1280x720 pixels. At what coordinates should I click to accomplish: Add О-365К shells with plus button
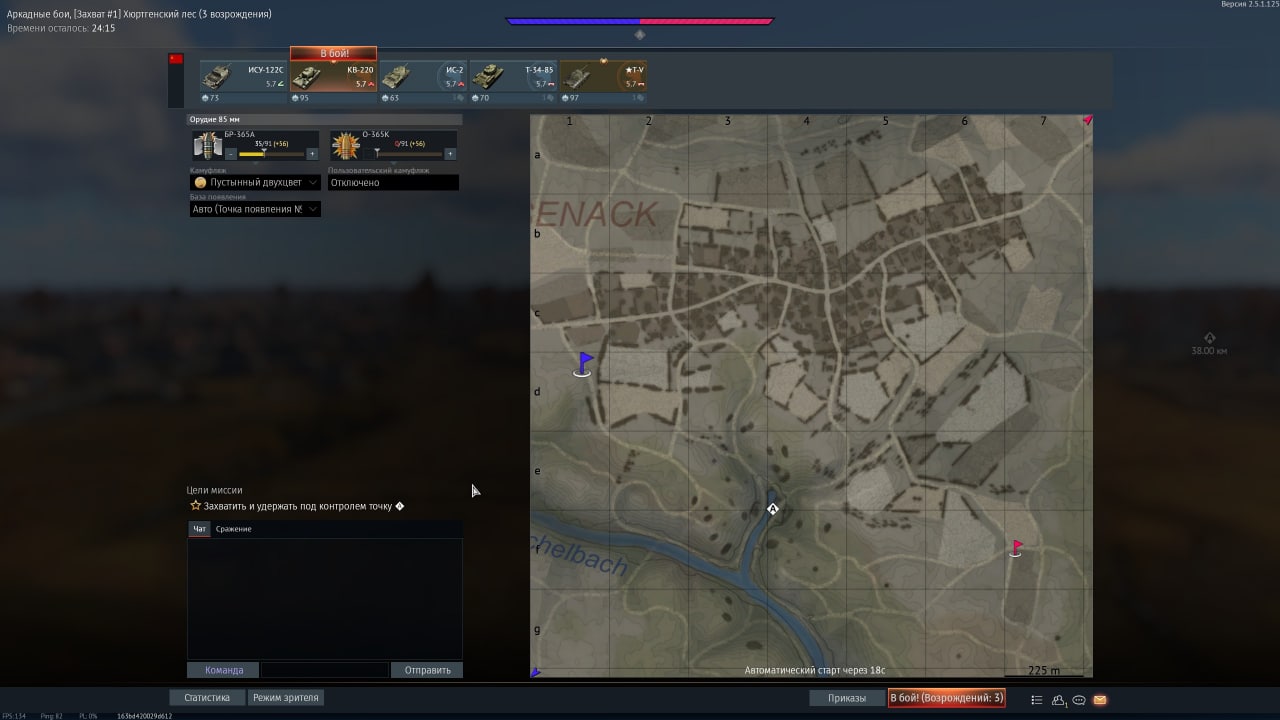450,154
